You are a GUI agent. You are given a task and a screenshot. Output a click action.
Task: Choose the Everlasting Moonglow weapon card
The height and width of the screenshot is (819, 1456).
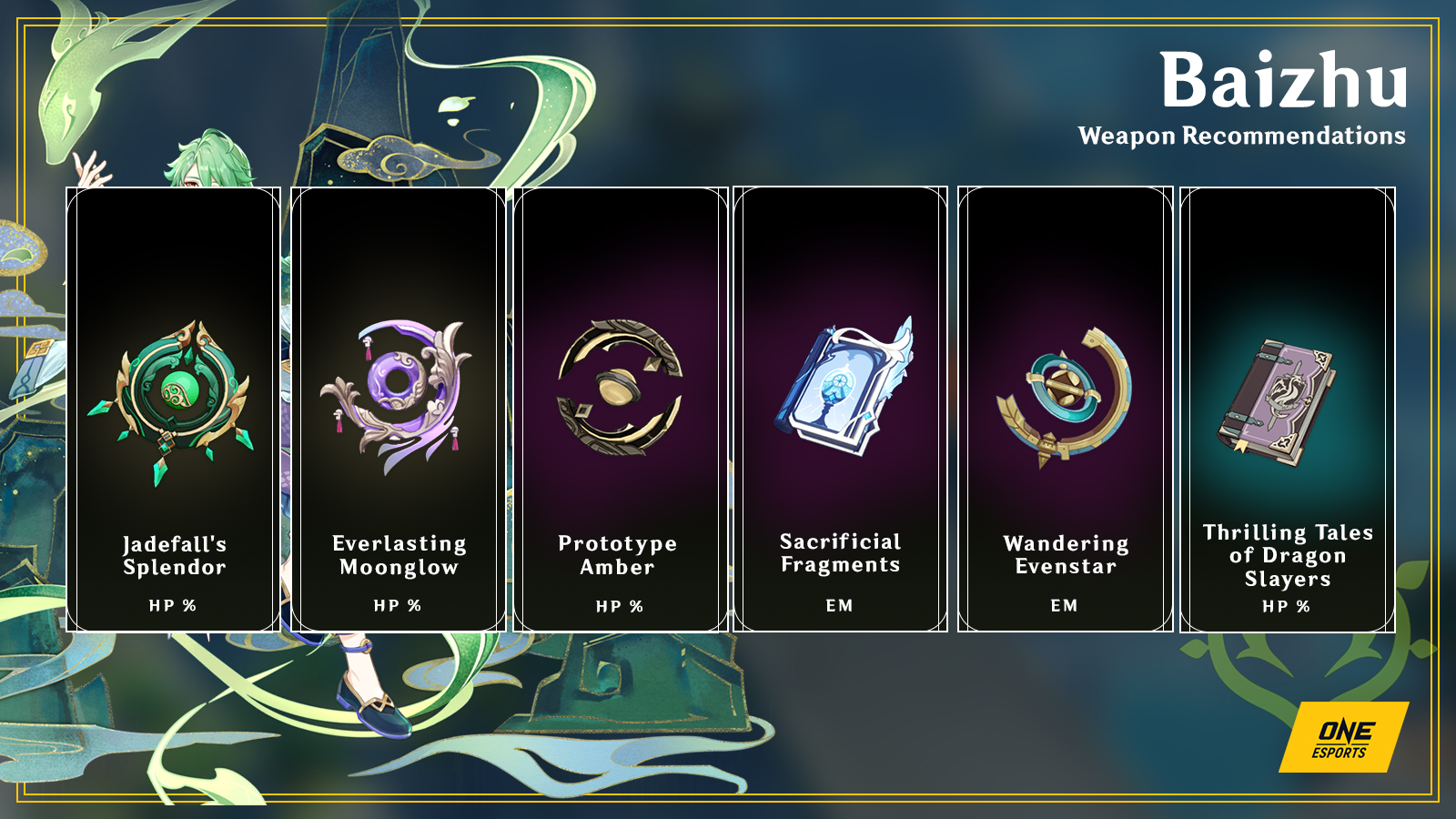point(398,409)
